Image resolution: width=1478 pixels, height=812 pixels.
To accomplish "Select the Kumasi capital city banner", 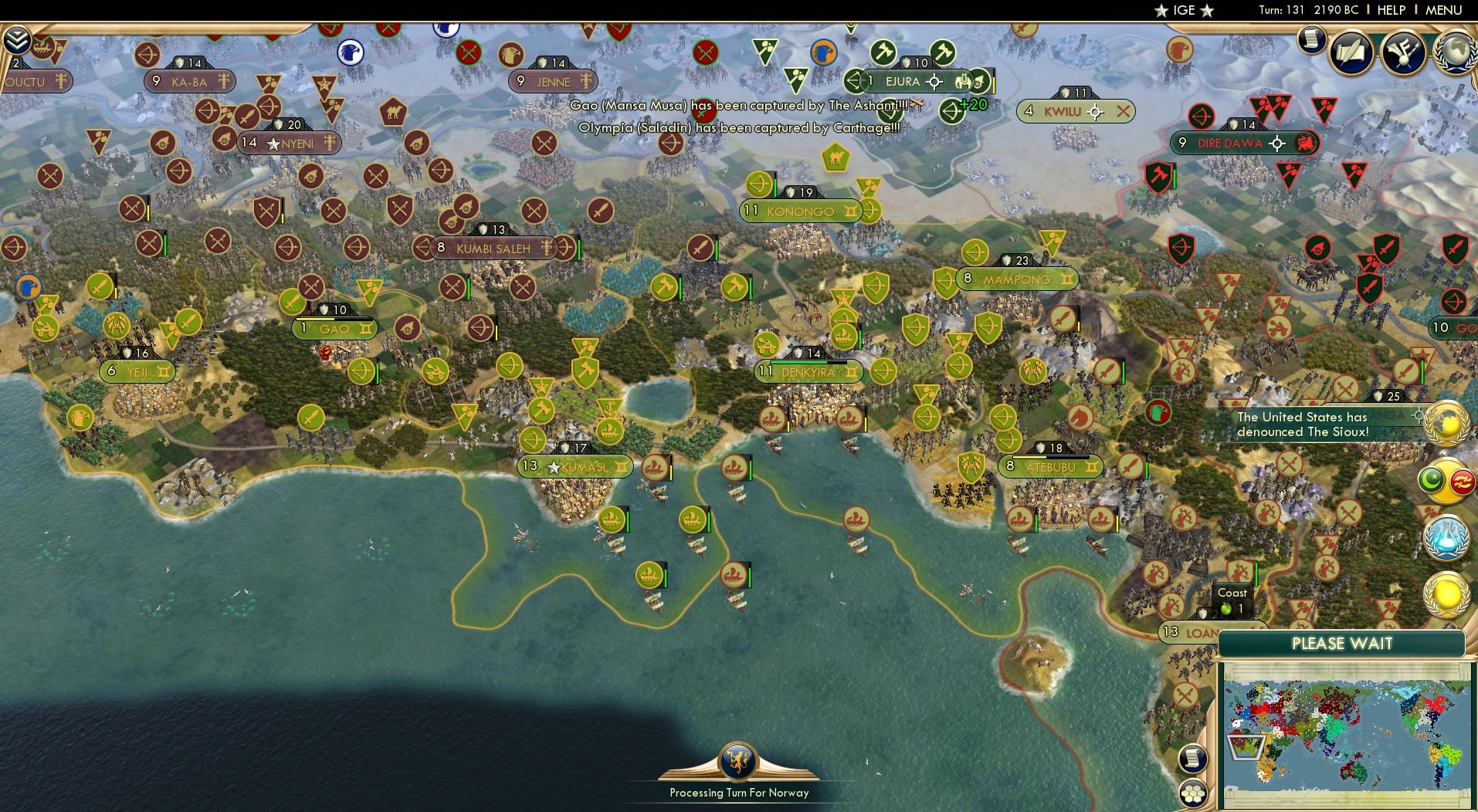I will click(575, 466).
